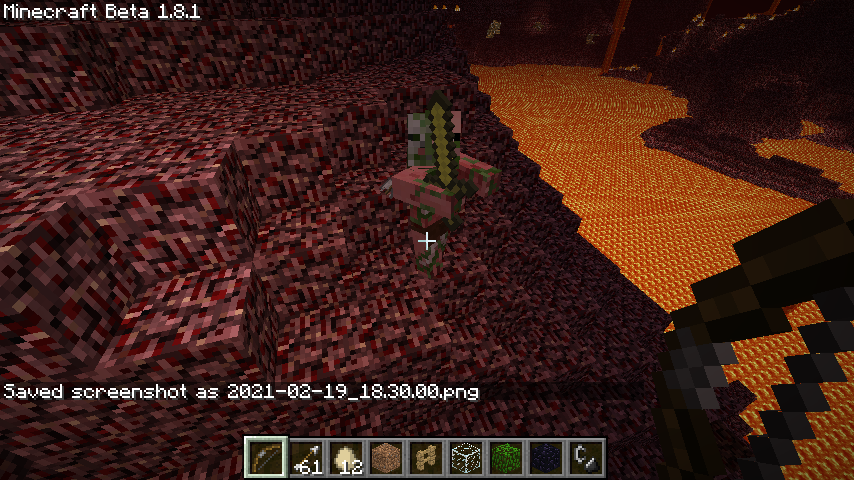Screen dimensions: 854x480
Task: Select the stack of 61 arrows
Action: click(307, 458)
